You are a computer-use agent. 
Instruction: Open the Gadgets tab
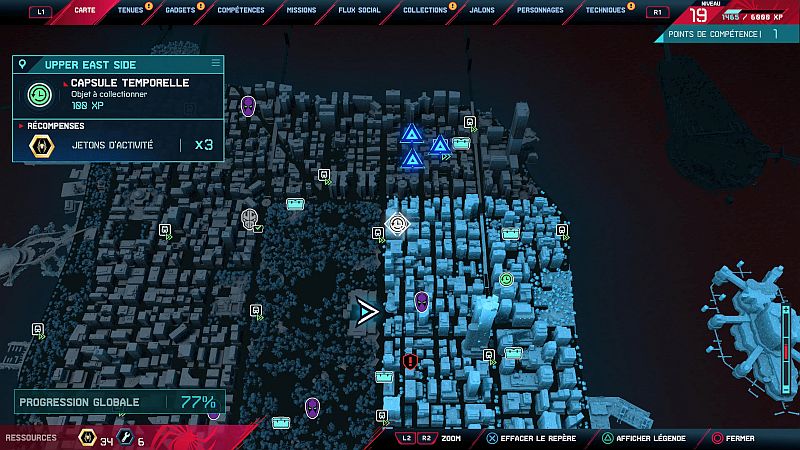pos(180,10)
